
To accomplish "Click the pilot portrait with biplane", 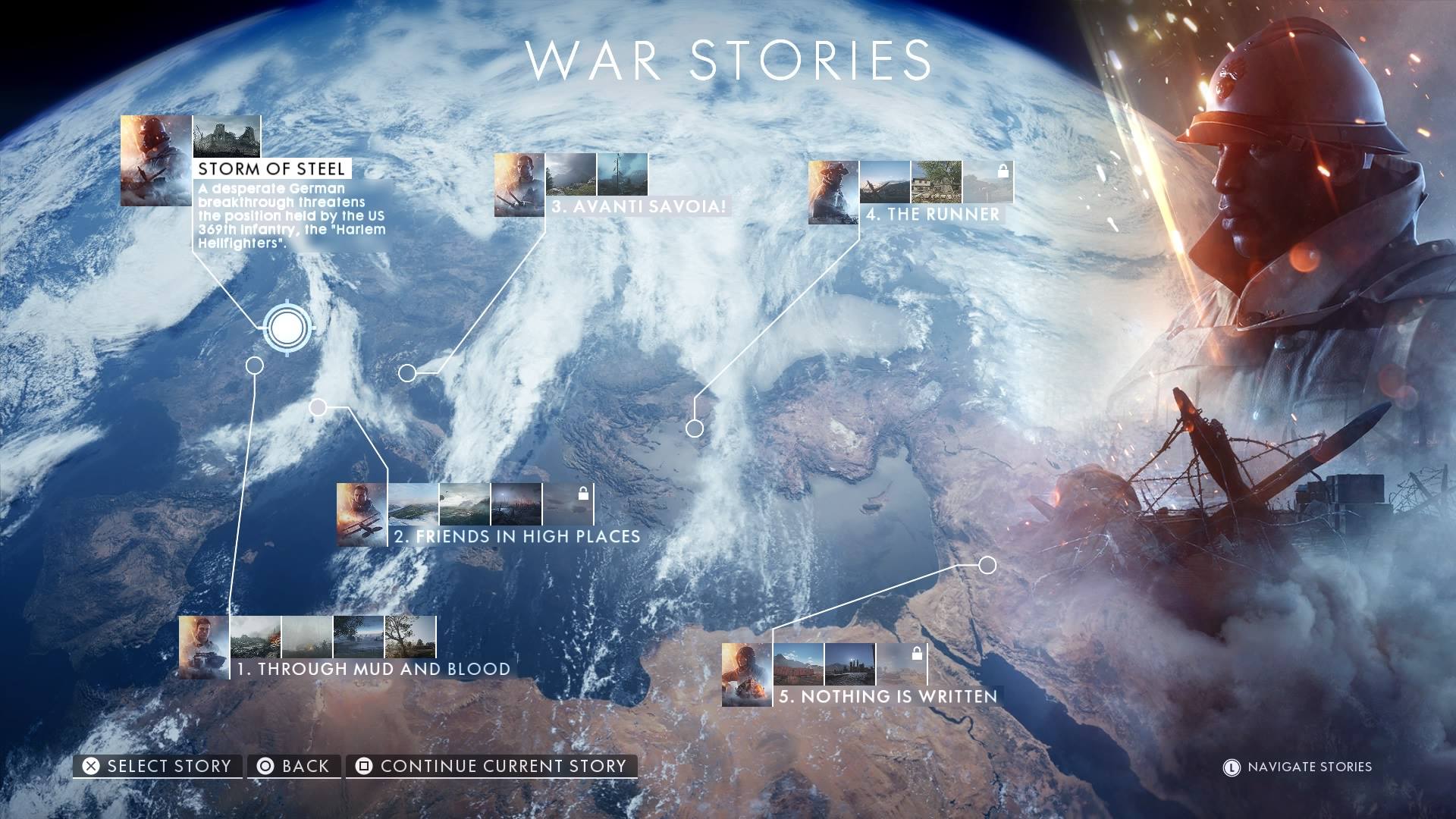I will 362,514.
